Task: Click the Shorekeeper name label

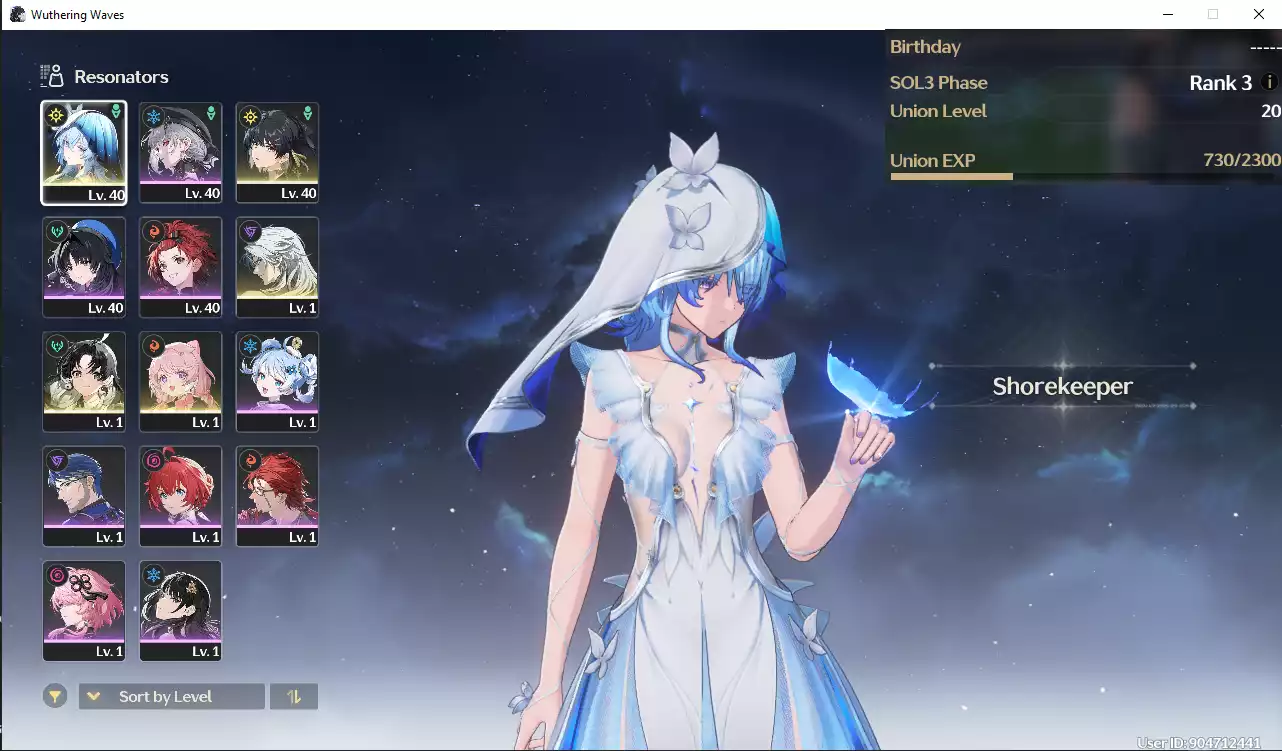Action: [x=1063, y=386]
